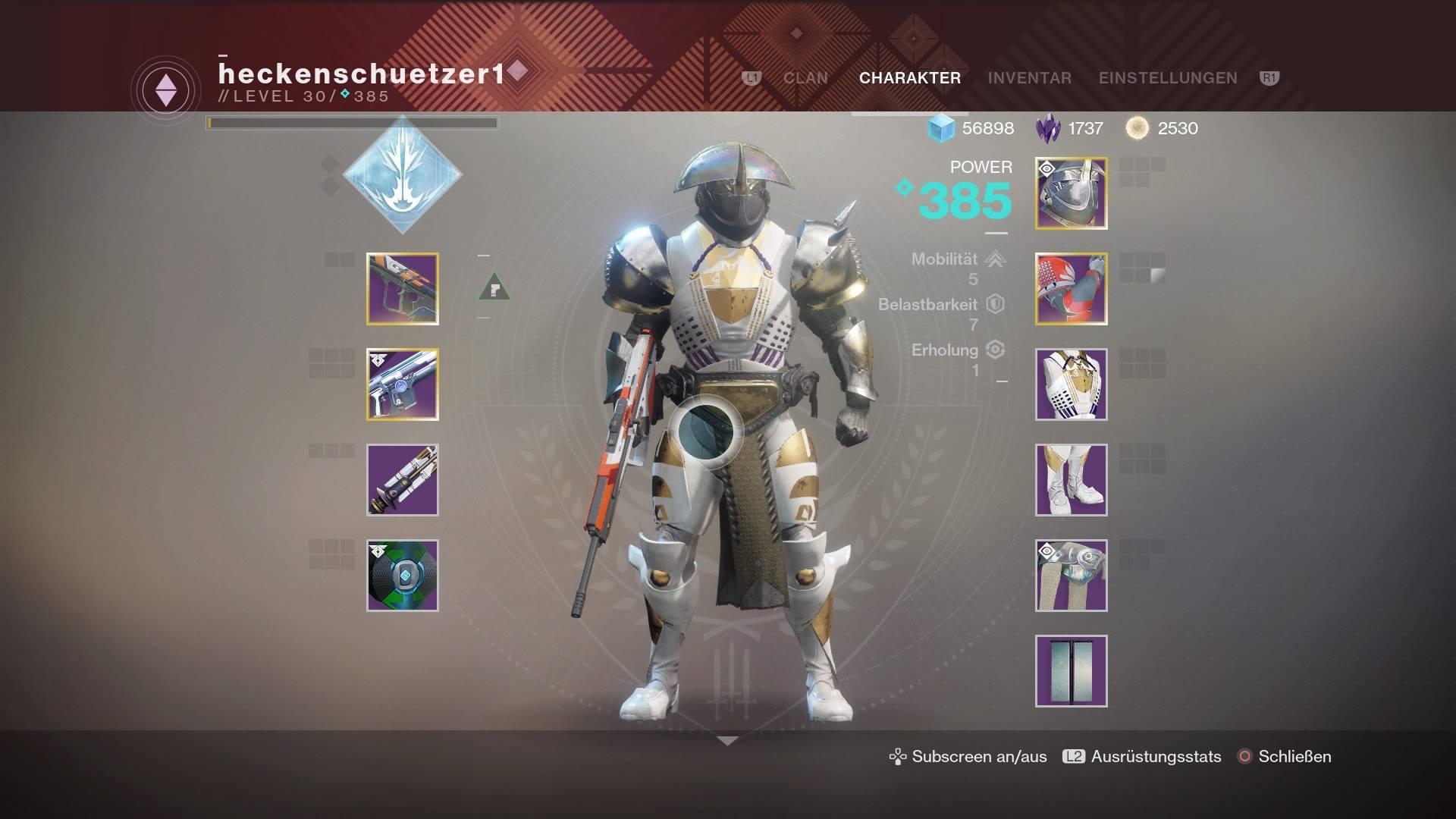Viewport: 1456px width, 819px height.
Task: Go to the Einstellungen tab
Action: pos(1167,78)
